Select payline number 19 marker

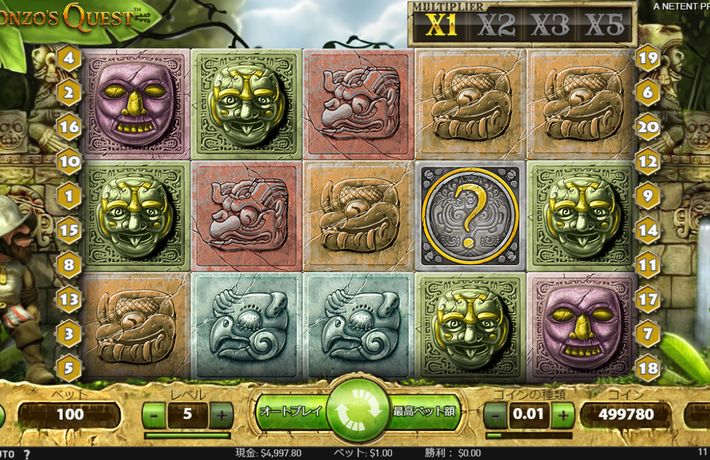coord(648,58)
